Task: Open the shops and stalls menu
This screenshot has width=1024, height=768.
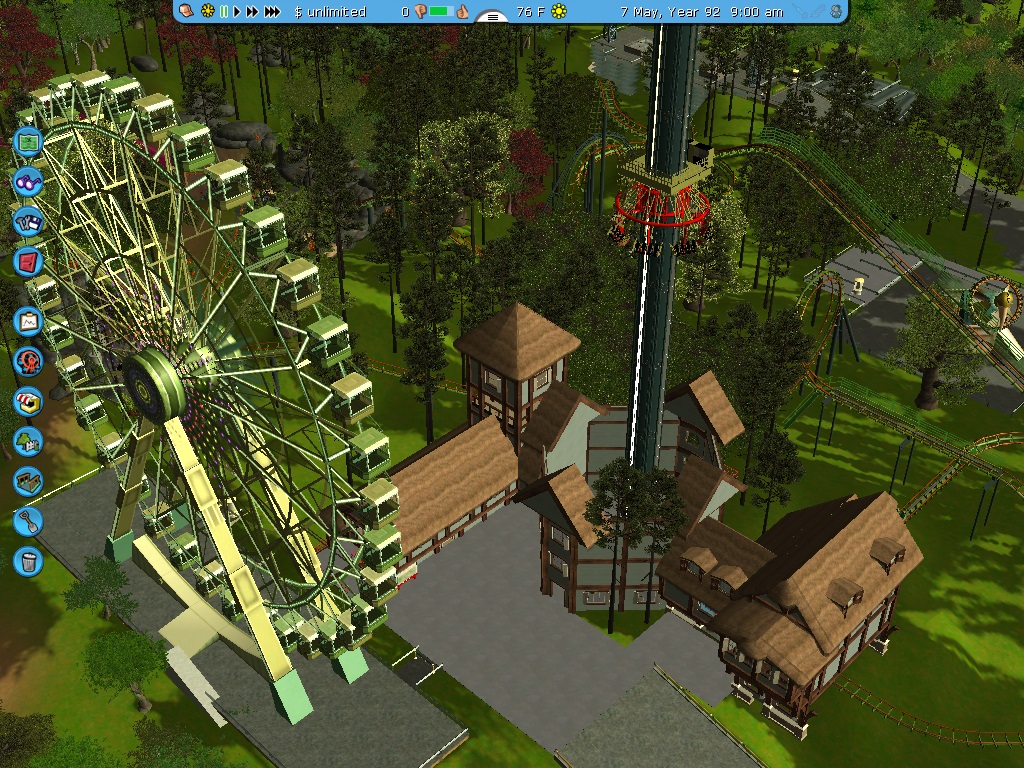Action: (27, 401)
